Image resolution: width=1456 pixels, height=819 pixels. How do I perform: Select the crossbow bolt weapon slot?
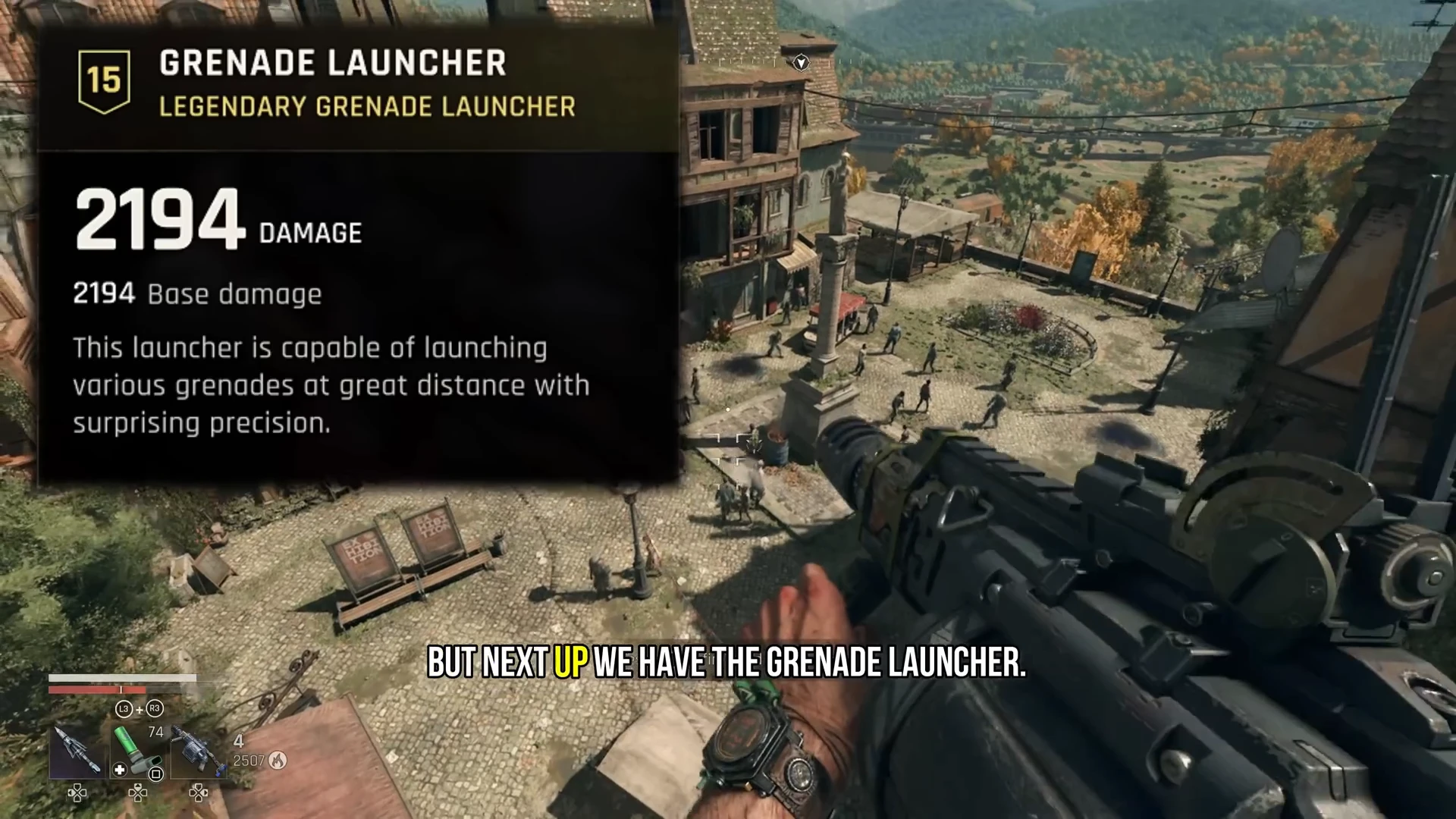(76, 751)
